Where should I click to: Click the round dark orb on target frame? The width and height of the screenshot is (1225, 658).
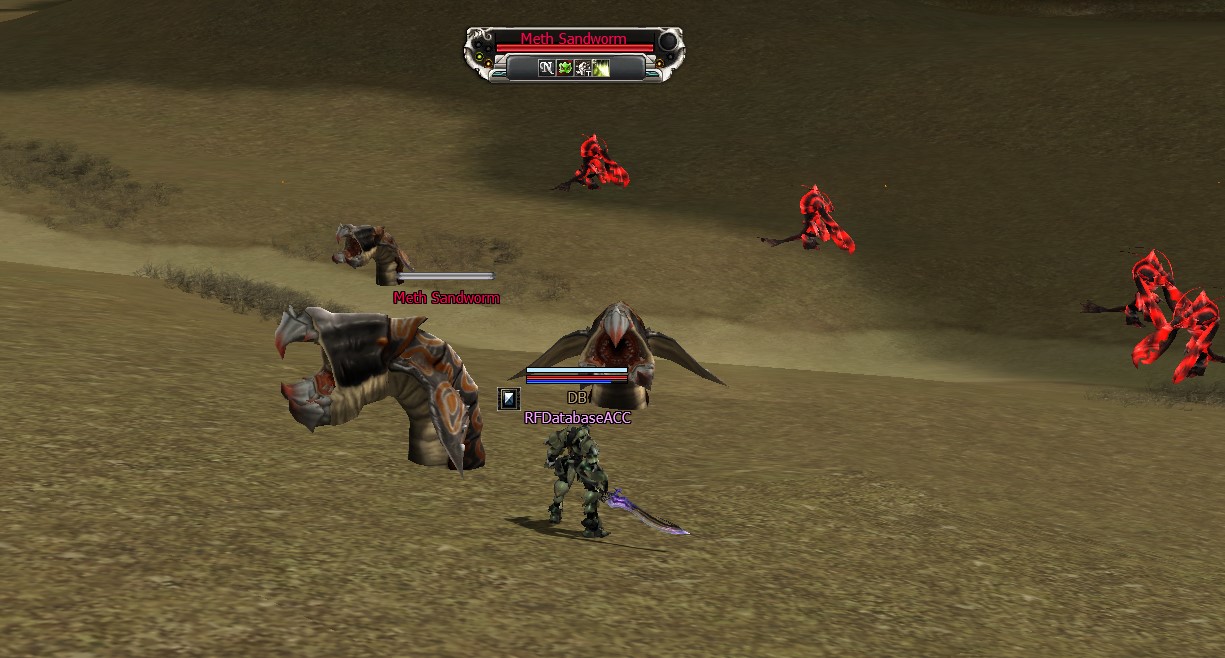(667, 42)
